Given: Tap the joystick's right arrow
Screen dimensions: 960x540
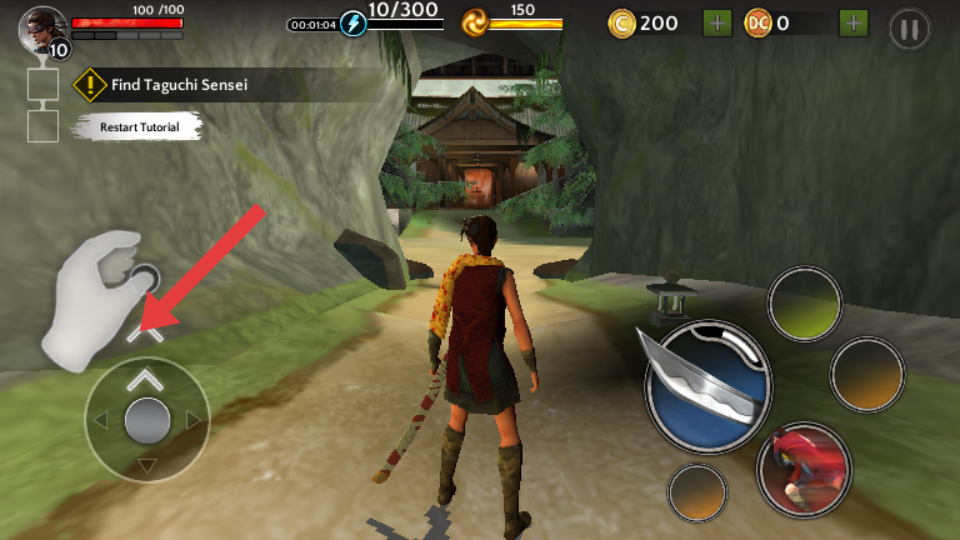Looking at the screenshot, I should (x=194, y=421).
